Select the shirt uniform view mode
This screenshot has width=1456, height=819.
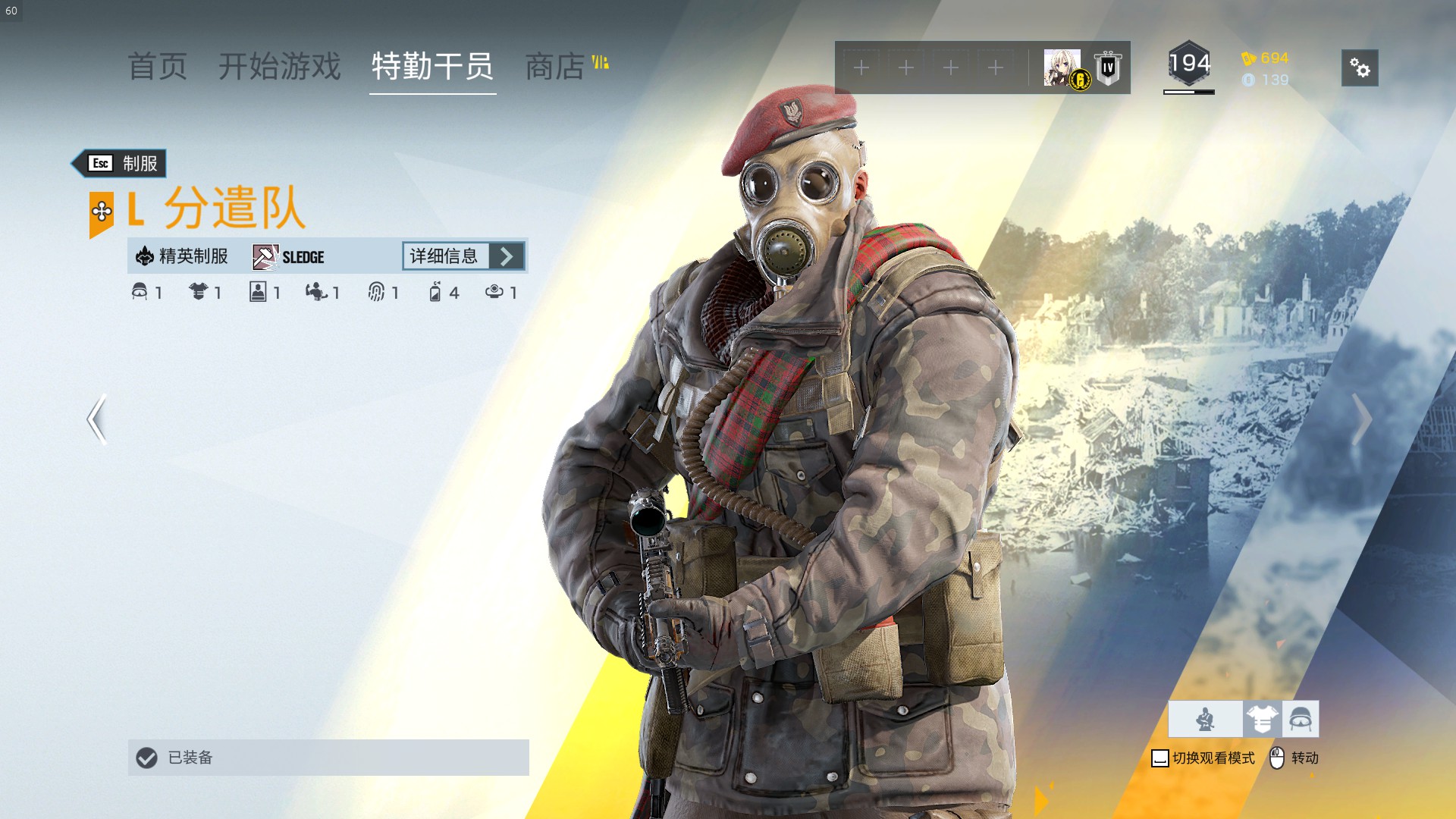click(1262, 719)
